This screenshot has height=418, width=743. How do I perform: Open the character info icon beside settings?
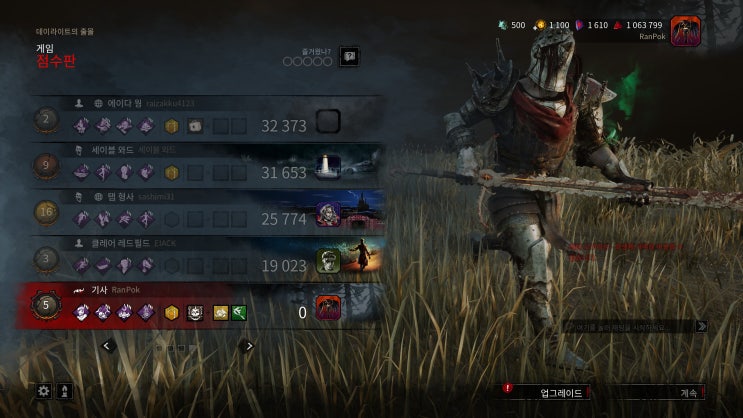click(66, 392)
